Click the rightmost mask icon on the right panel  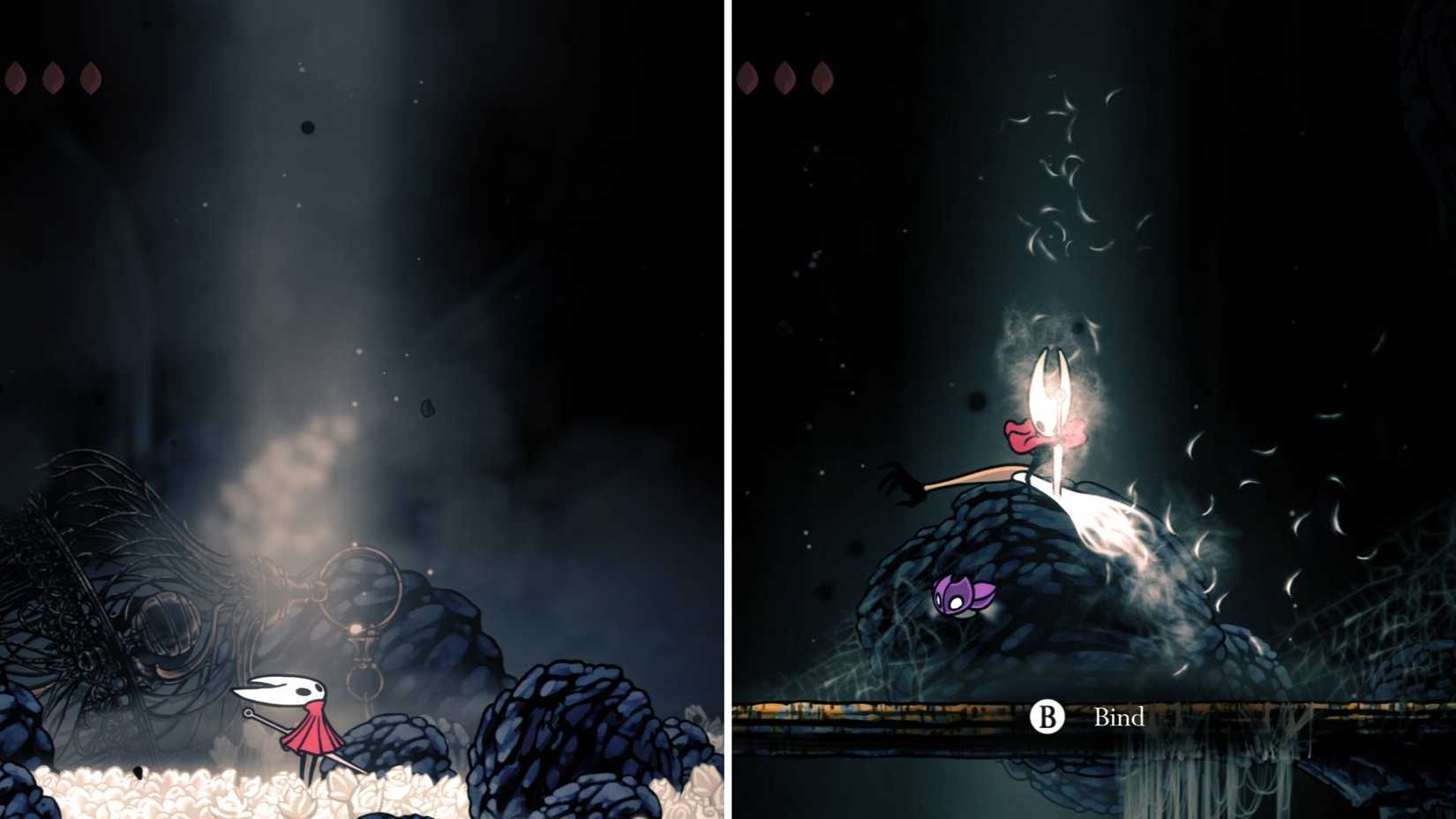click(823, 76)
